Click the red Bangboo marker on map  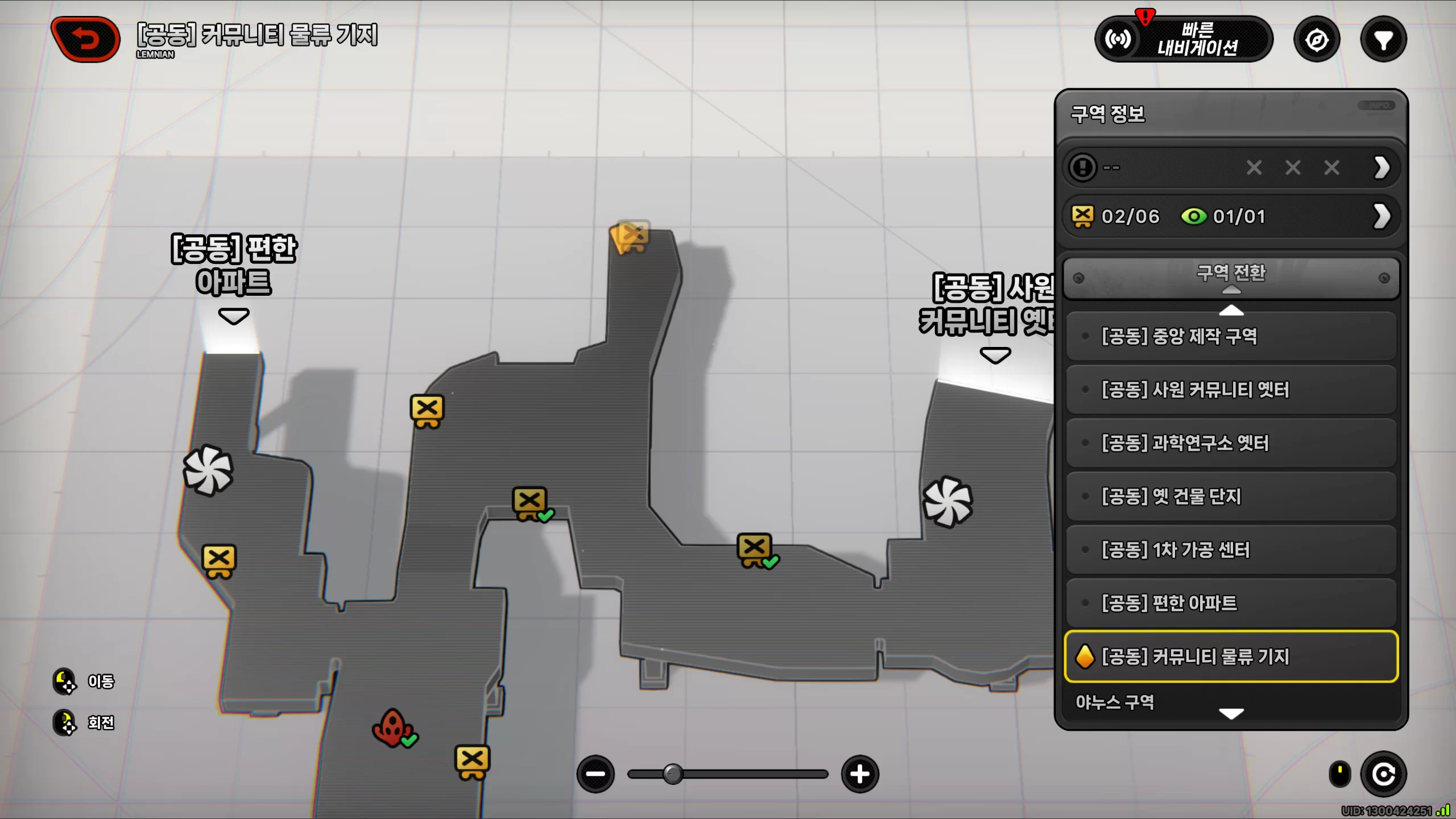tap(392, 727)
